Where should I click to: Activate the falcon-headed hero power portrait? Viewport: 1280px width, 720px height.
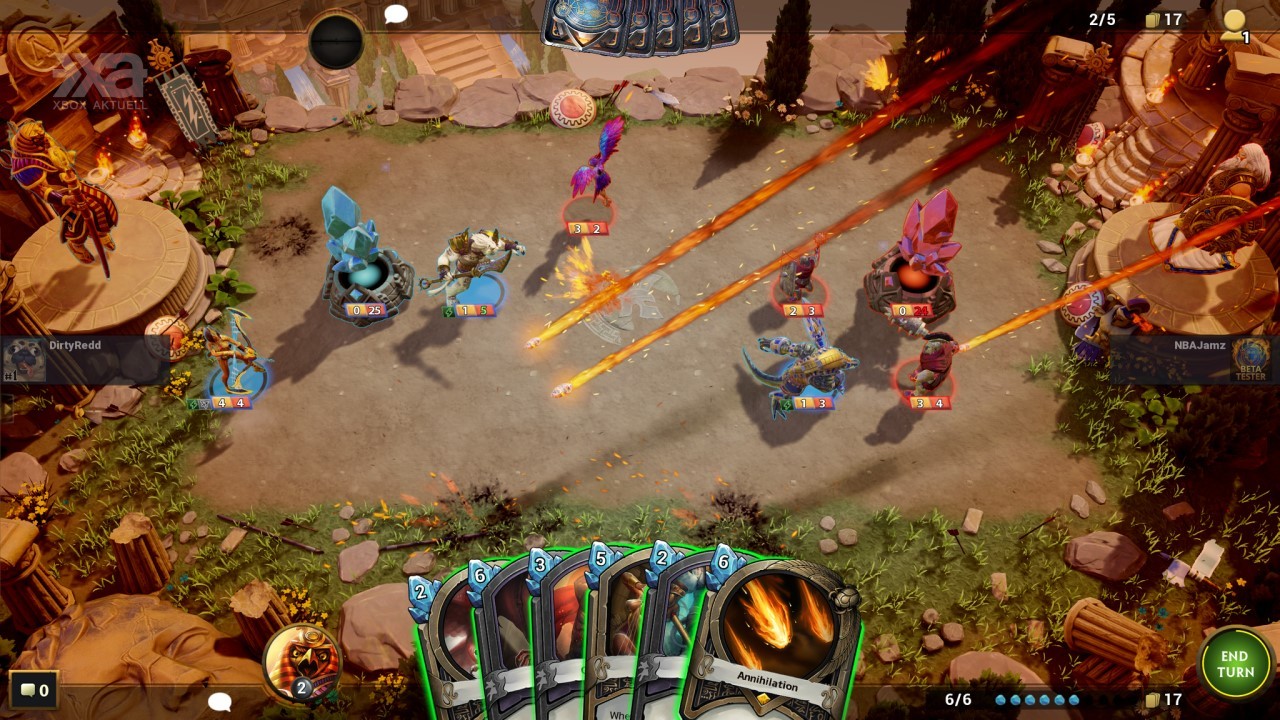(301, 660)
